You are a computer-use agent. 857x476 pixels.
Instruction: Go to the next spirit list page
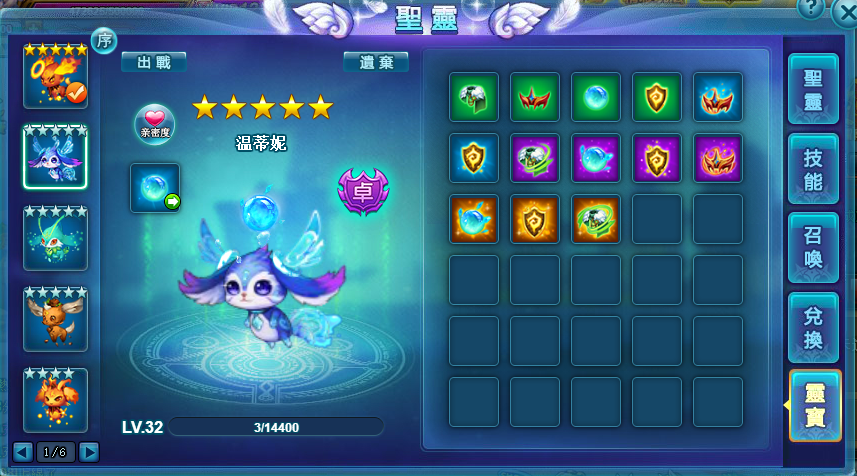(89, 452)
